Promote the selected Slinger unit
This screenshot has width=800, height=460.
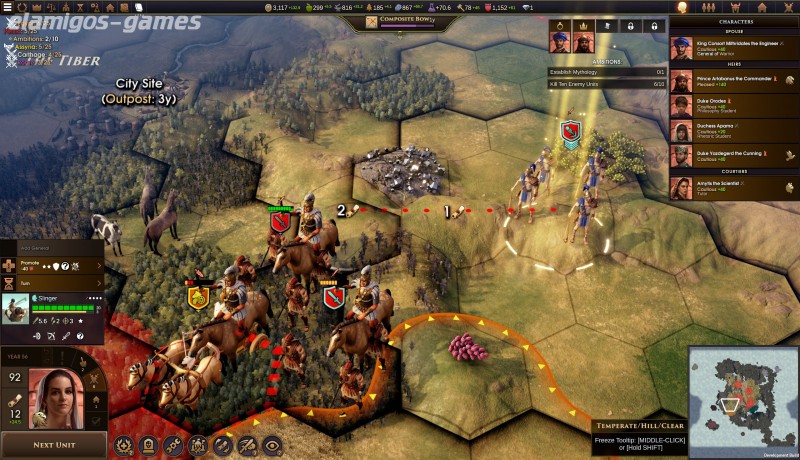52,266
